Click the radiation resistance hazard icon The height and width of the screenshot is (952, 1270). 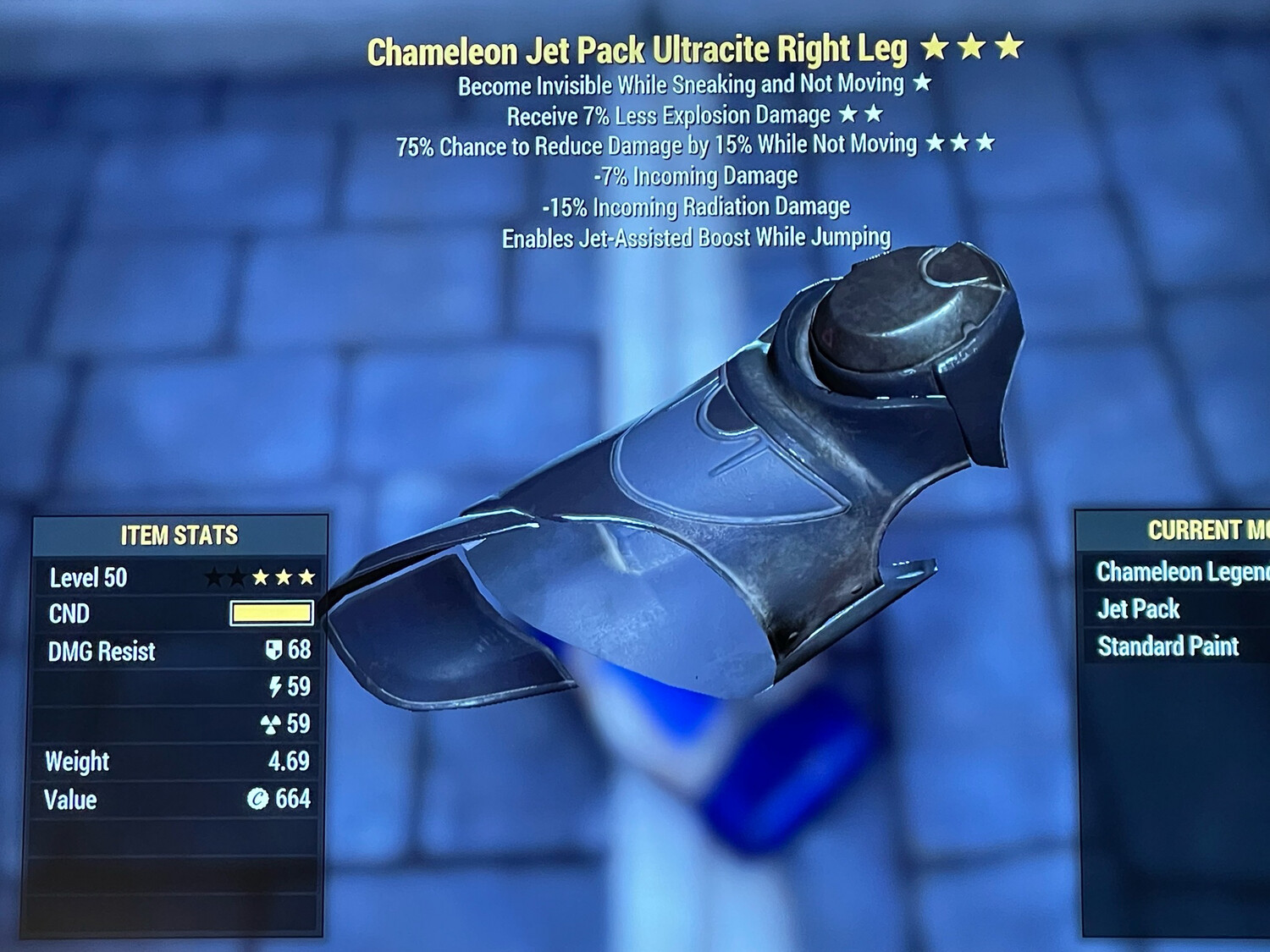pyautogui.click(x=273, y=724)
